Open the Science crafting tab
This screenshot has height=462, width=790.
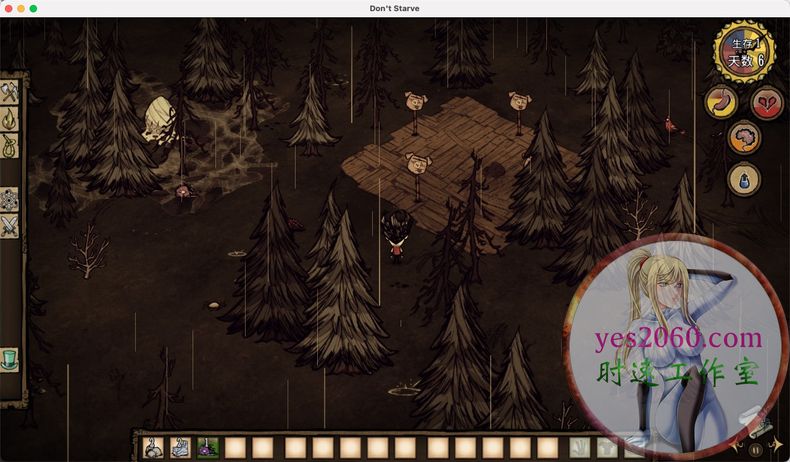pyautogui.click(x=10, y=199)
